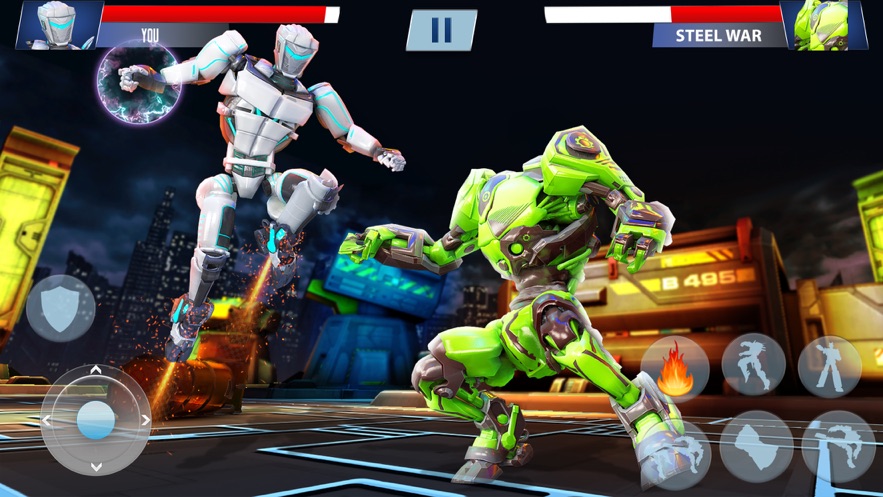The image size is (883, 497).
Task: Use the fist punch attack button
Action: point(756,445)
